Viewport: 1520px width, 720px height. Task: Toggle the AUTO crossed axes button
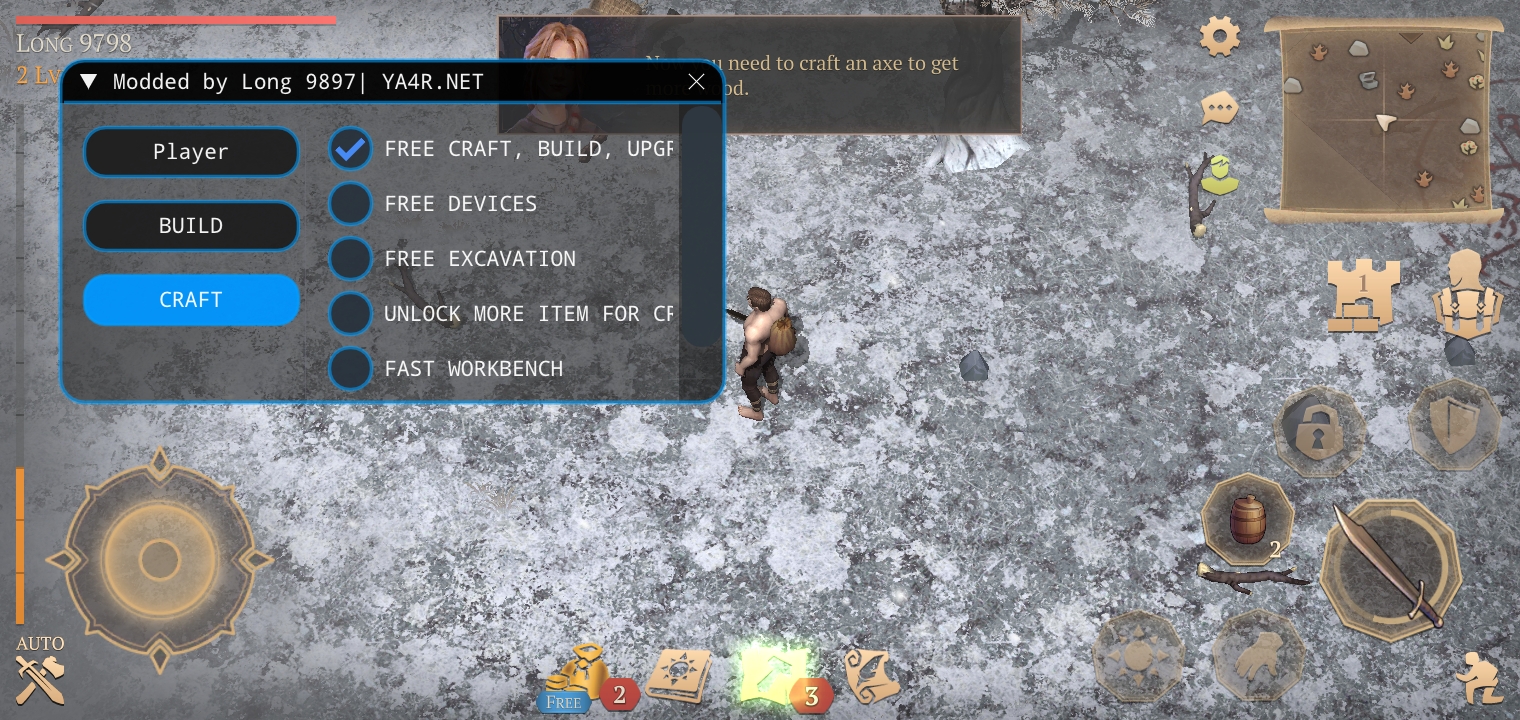click(40, 672)
